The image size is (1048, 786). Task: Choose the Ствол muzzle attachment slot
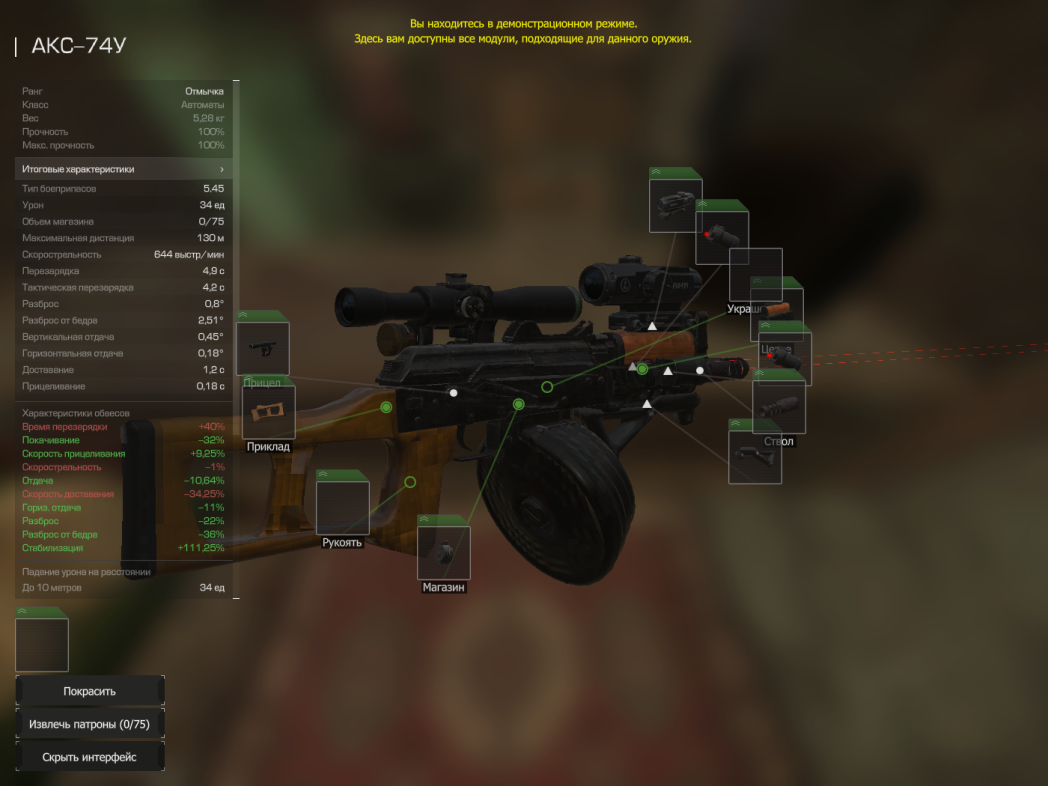click(x=779, y=407)
